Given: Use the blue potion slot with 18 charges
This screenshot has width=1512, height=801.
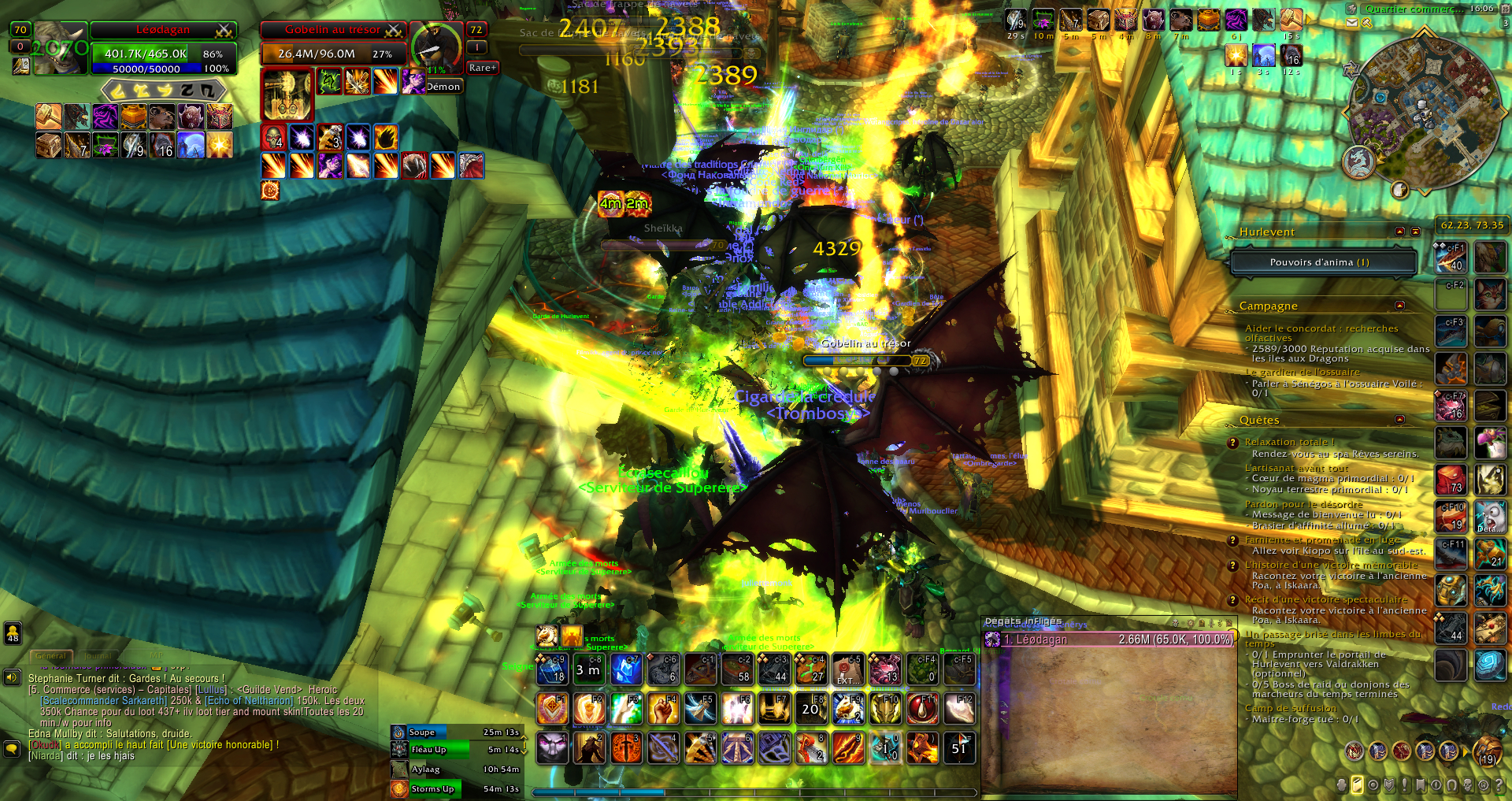Looking at the screenshot, I should (552, 669).
